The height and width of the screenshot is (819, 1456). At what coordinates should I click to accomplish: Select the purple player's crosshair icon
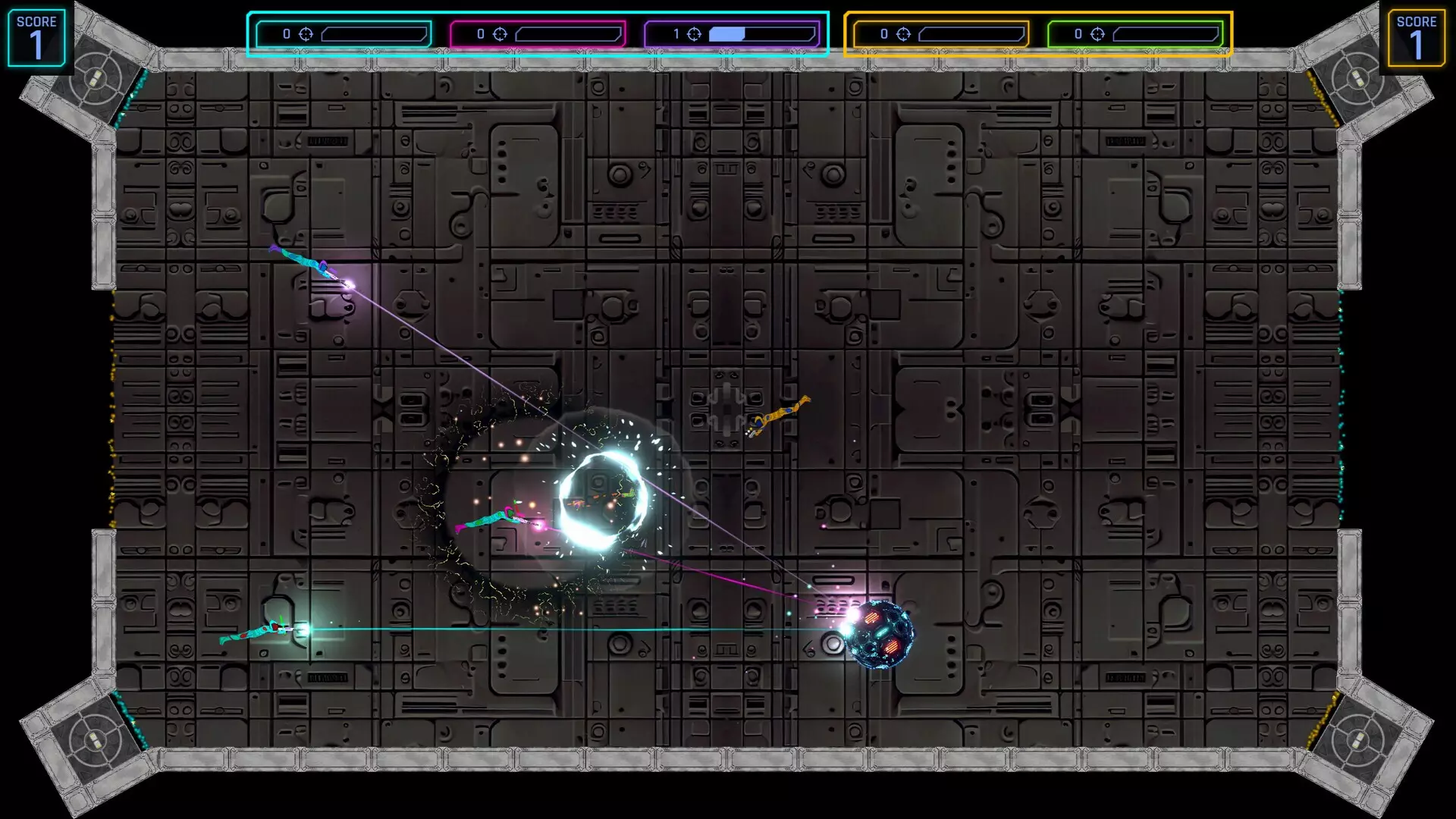692,33
